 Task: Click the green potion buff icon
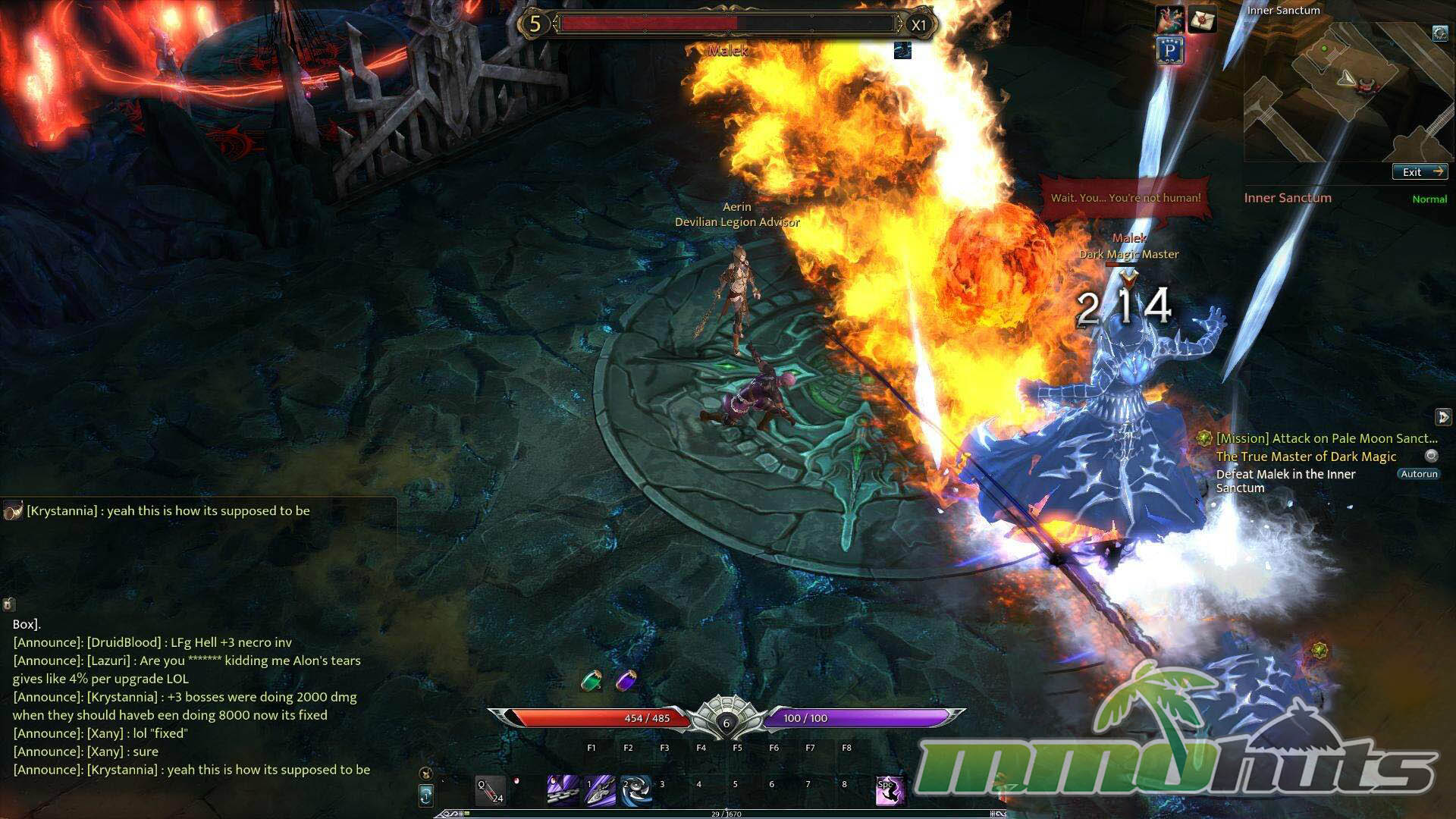[x=591, y=680]
